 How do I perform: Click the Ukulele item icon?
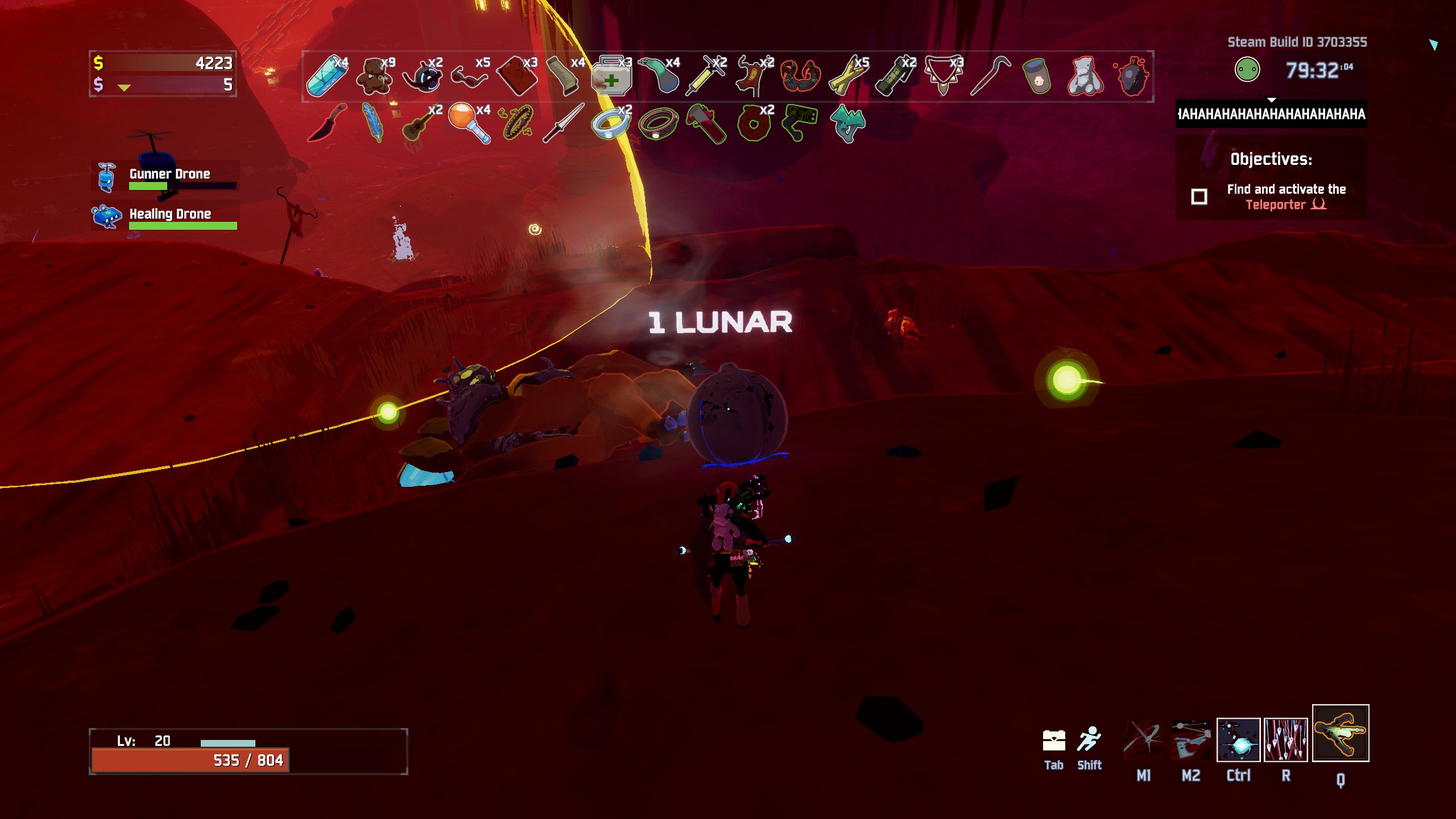tap(421, 123)
